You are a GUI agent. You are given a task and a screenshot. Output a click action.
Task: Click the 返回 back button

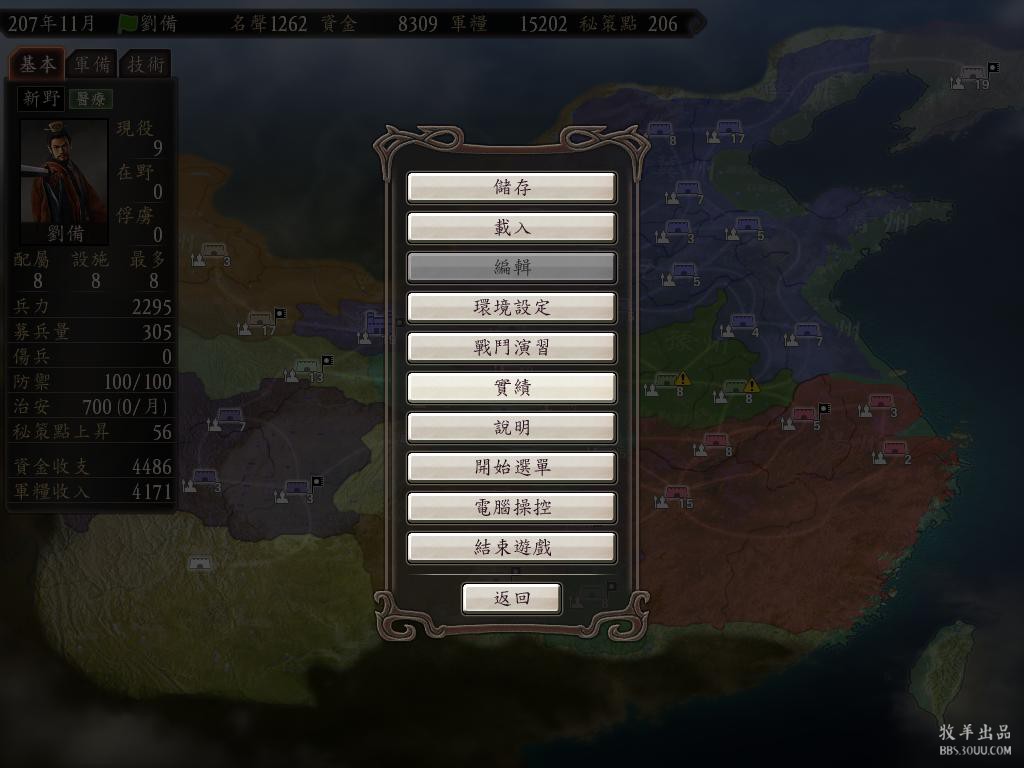pos(512,599)
